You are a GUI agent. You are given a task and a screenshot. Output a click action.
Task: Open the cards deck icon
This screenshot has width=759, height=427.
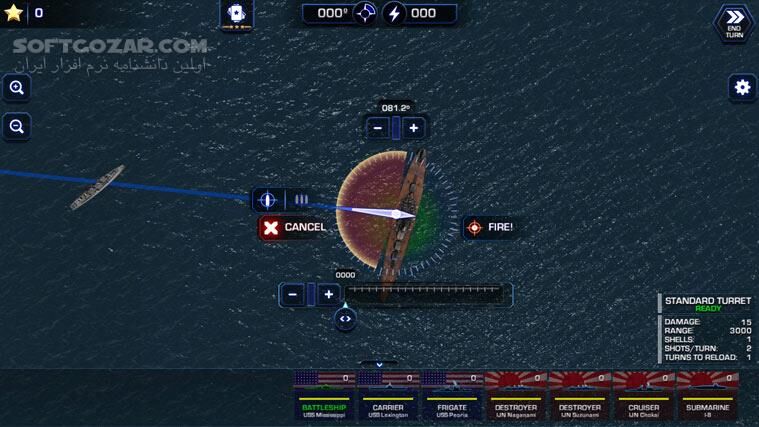(237, 14)
